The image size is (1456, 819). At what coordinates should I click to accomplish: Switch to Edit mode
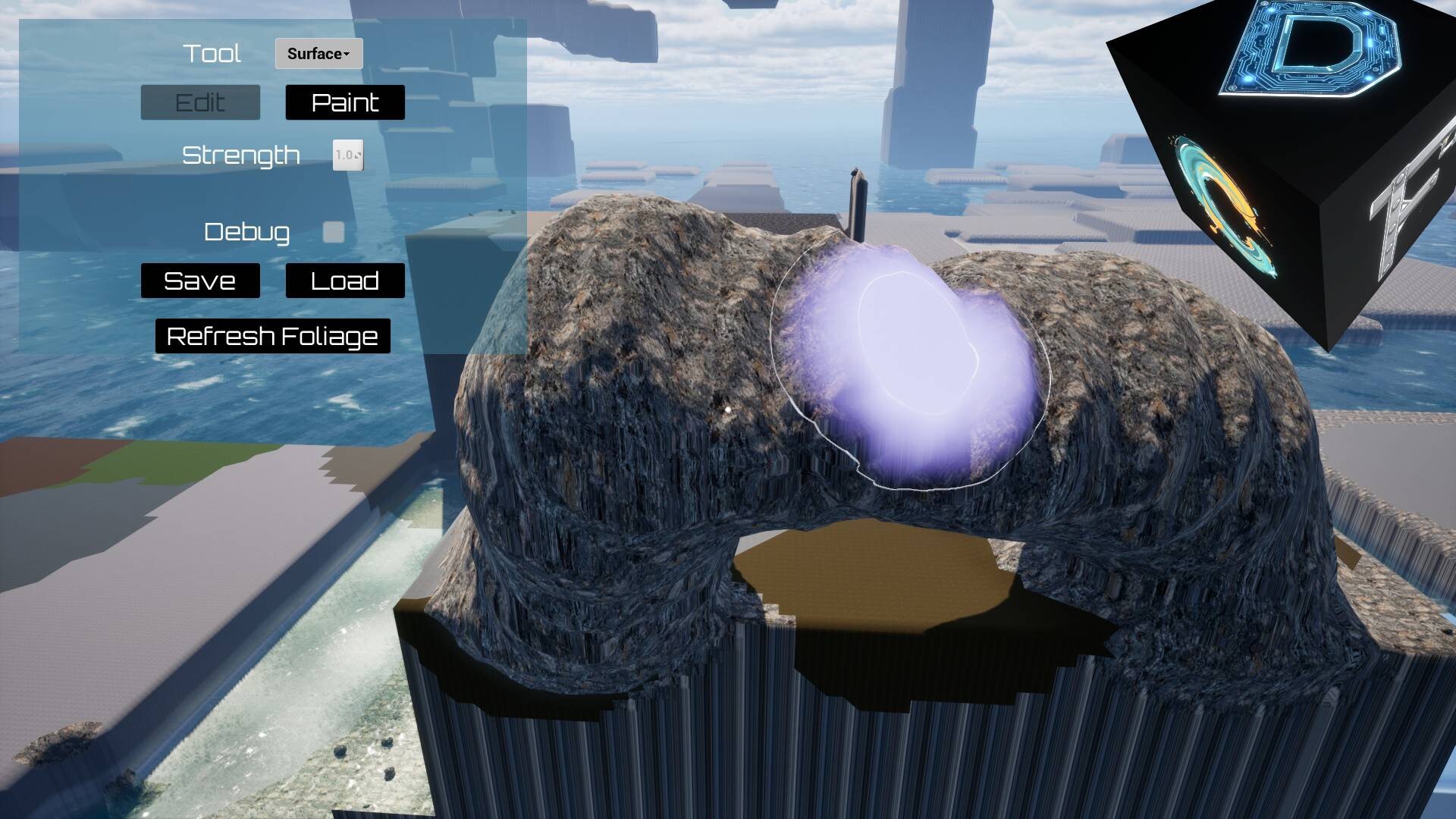point(199,102)
